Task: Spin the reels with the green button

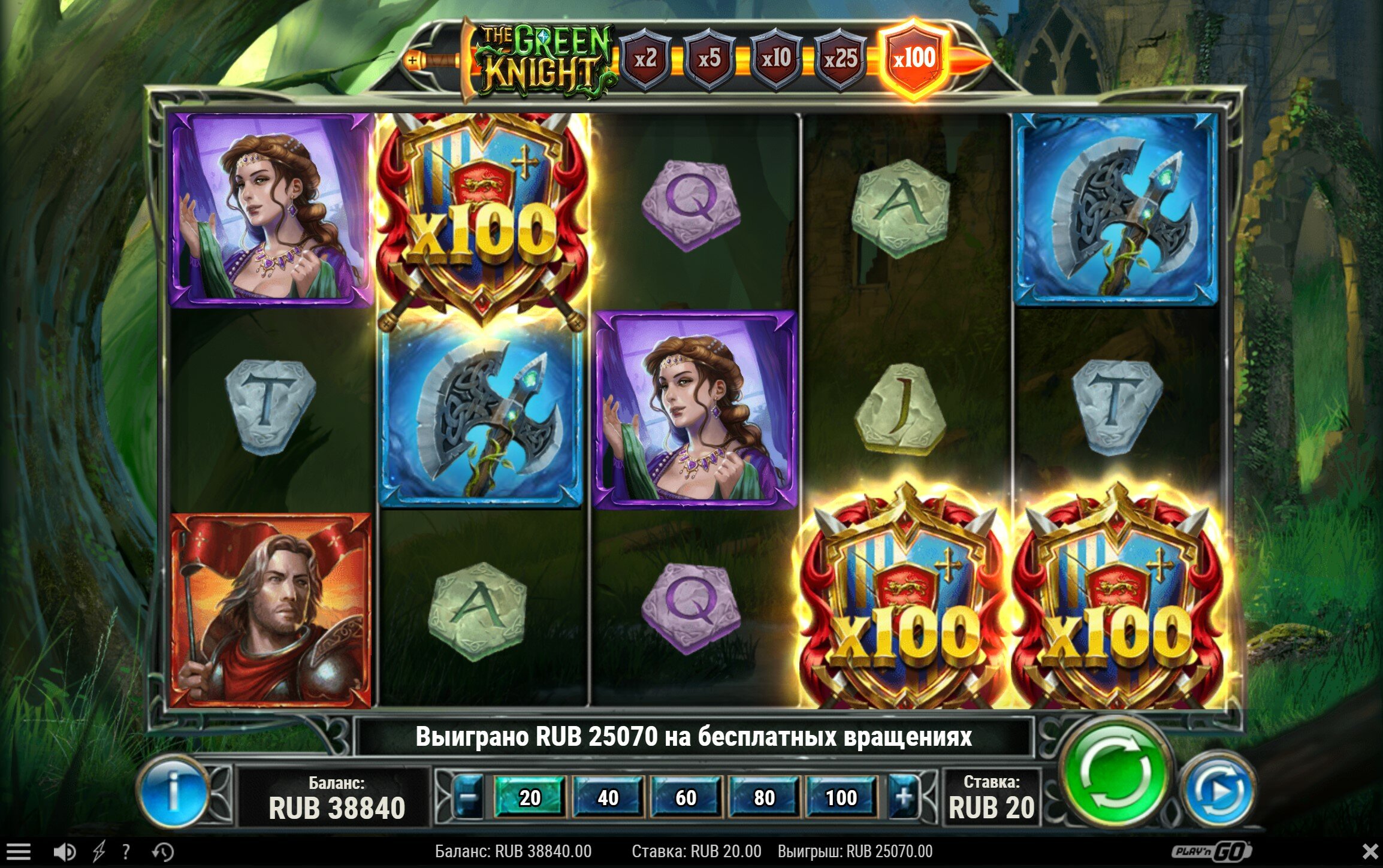Action: (1115, 773)
